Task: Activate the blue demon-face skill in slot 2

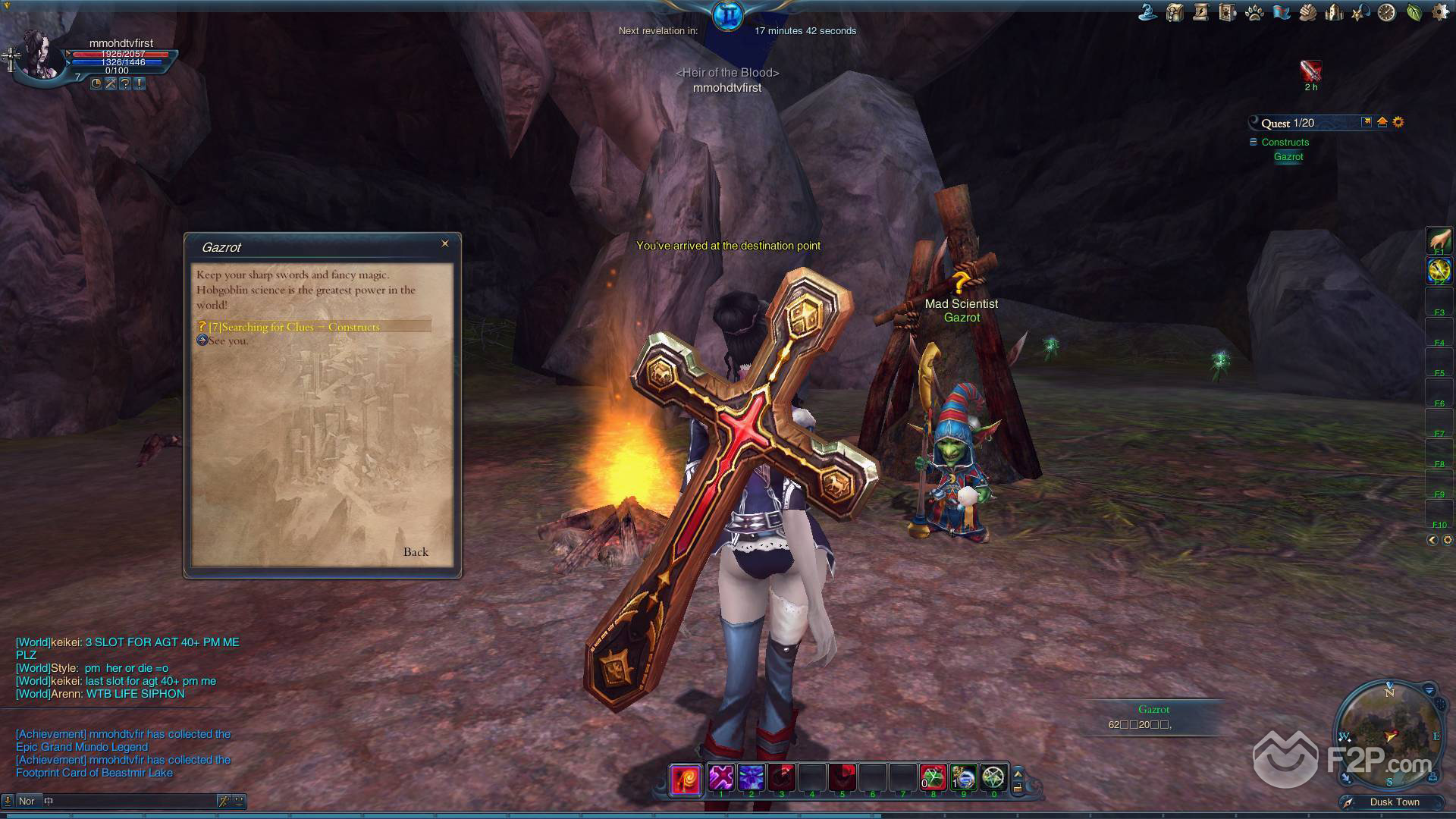Action: [751, 777]
